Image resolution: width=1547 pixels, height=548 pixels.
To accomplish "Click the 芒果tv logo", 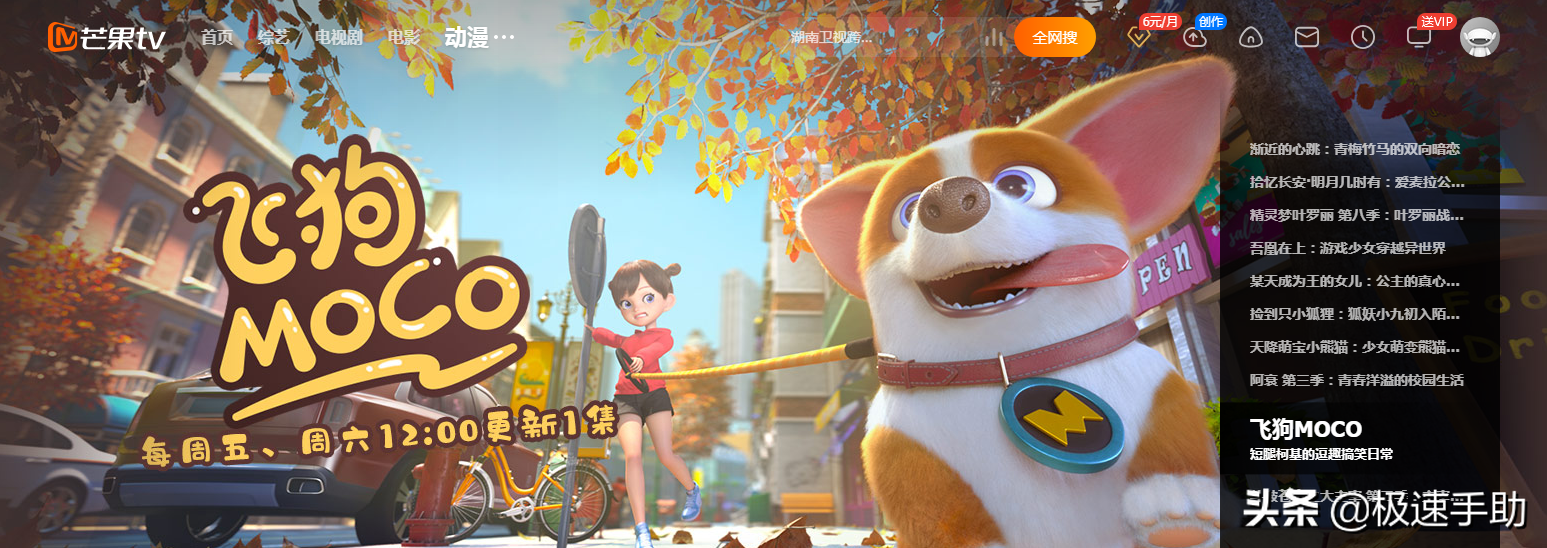I will point(106,38).
